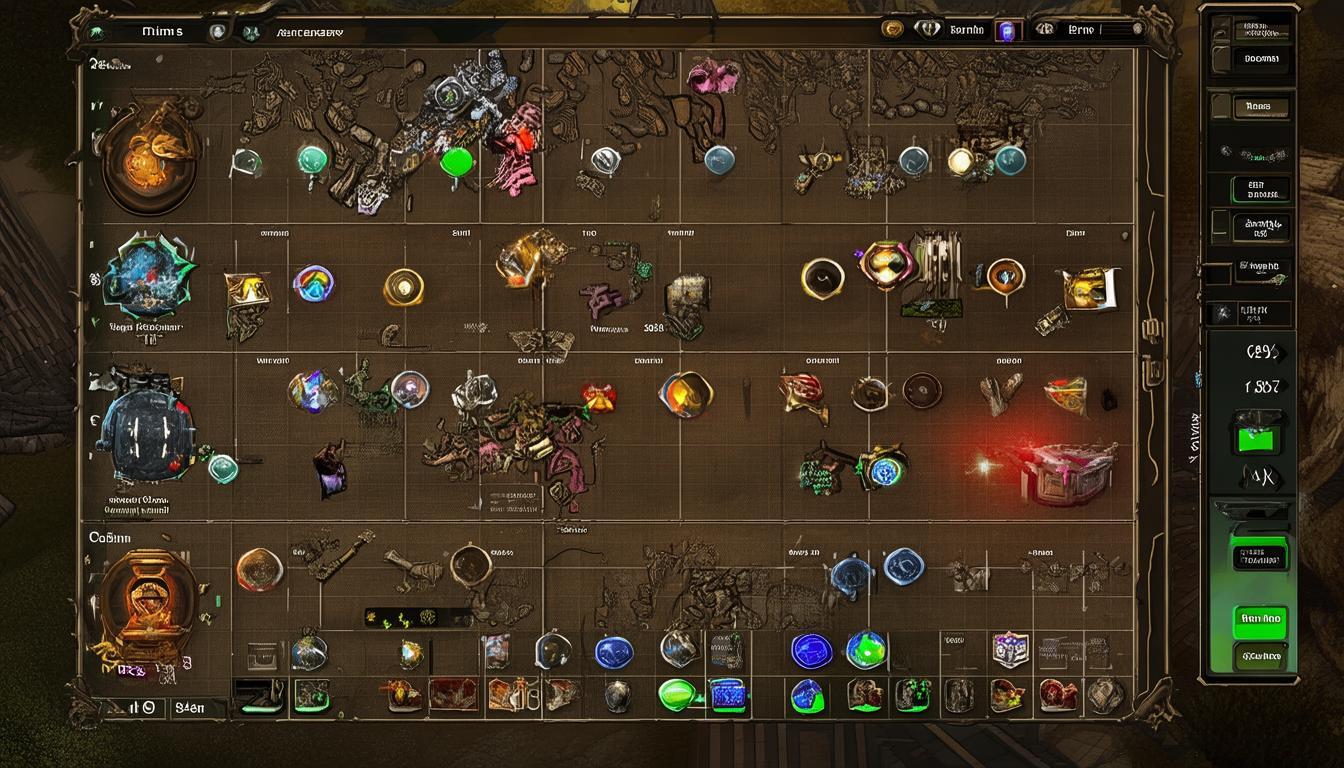The width and height of the screenshot is (1344, 768).
Task: Select the blue glowing chest slot in bottom row
Action: (729, 694)
